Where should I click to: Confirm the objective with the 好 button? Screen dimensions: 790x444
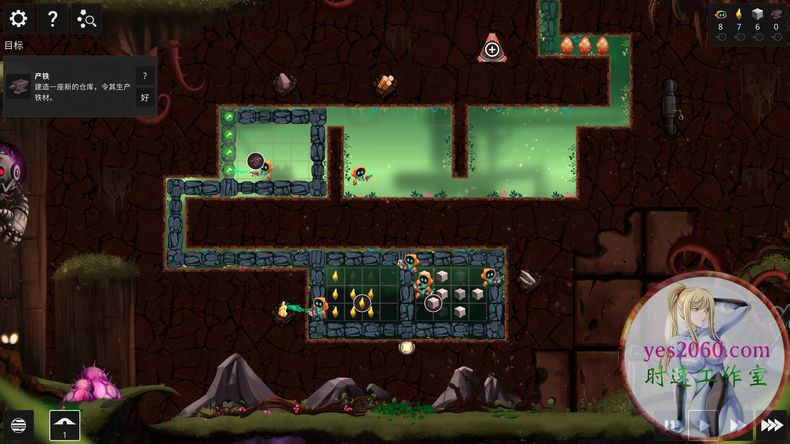(144, 97)
